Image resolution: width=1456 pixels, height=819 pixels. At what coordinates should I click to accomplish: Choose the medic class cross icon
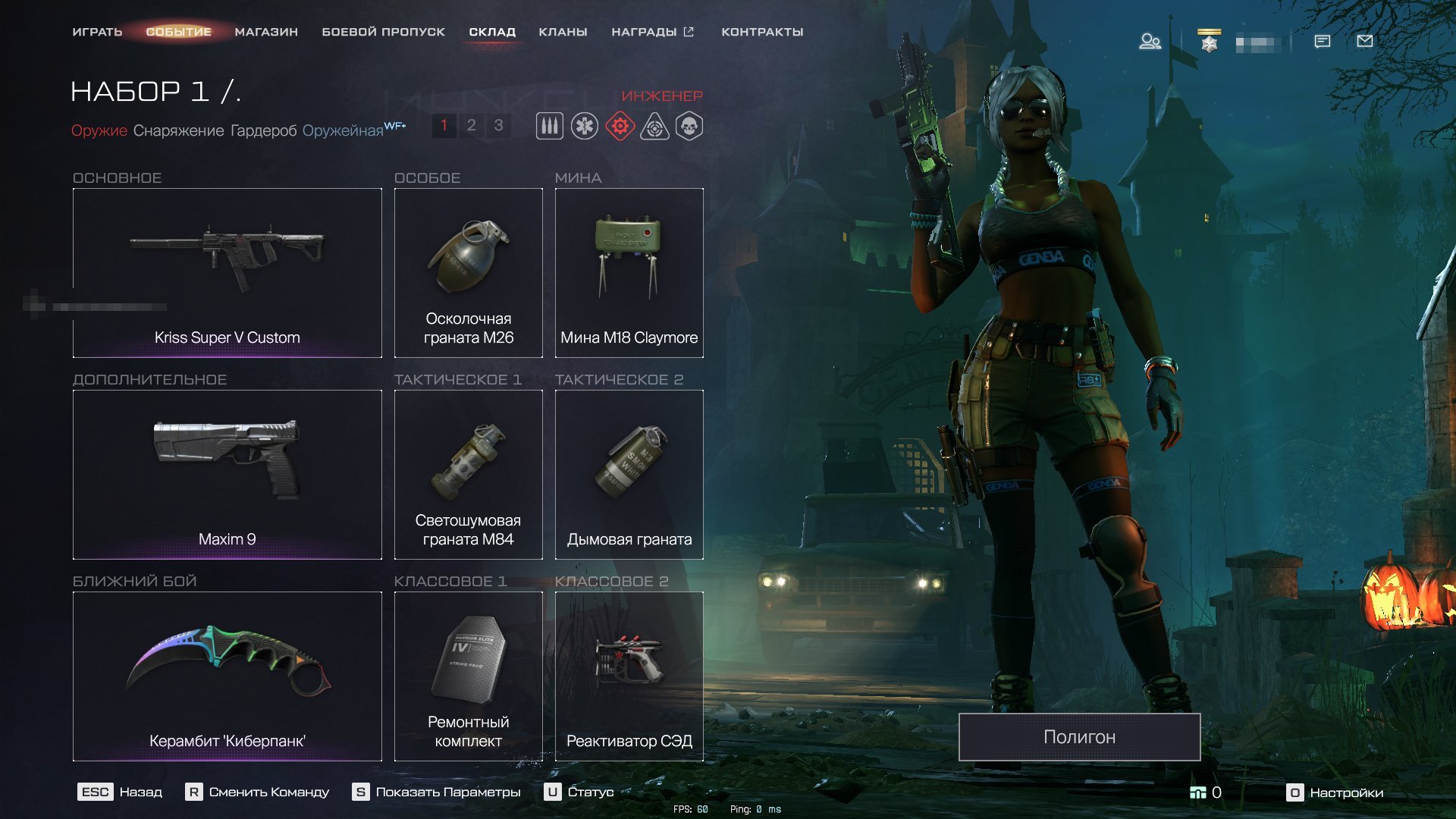tap(585, 126)
